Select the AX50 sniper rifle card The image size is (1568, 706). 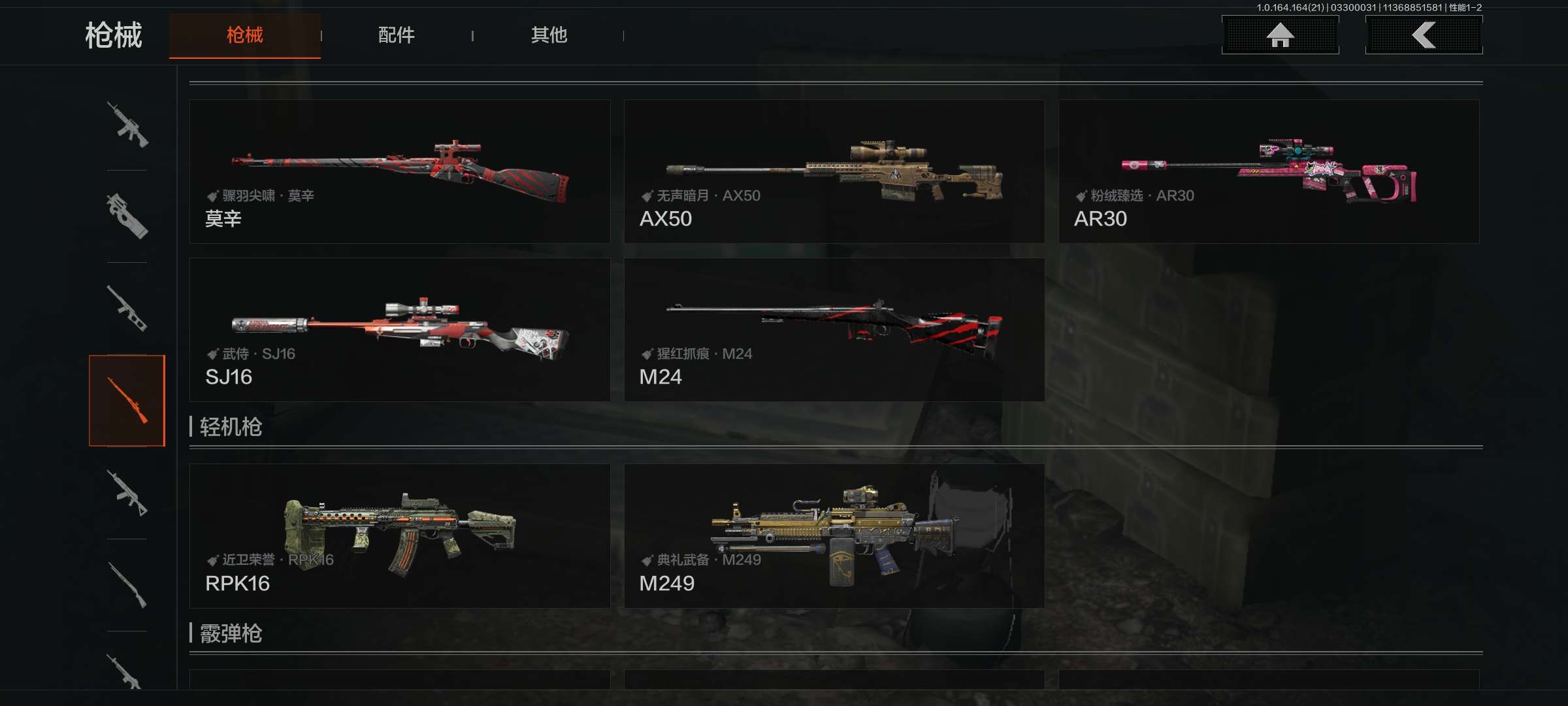(x=834, y=171)
